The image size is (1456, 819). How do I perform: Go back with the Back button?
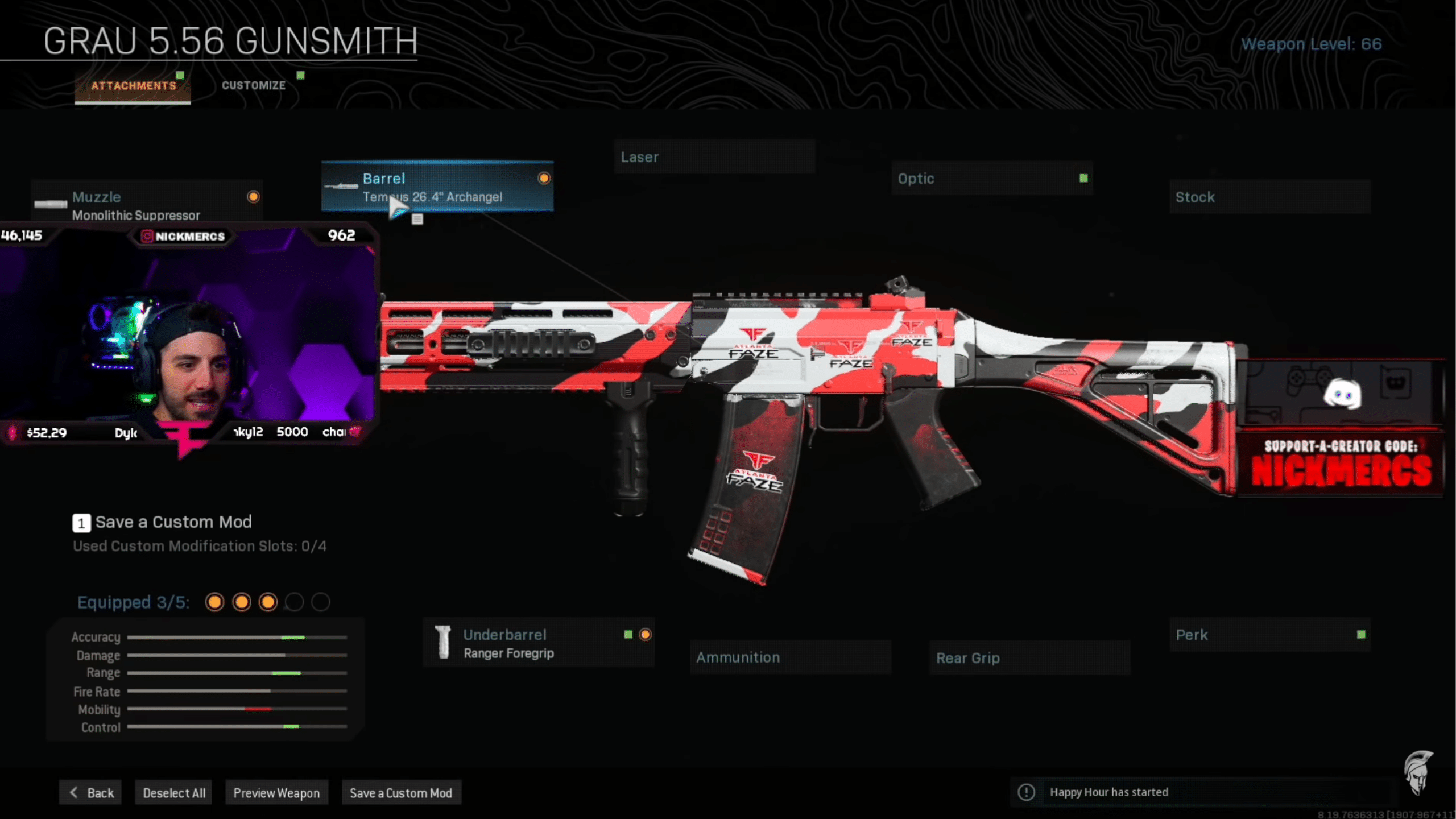[x=91, y=793]
